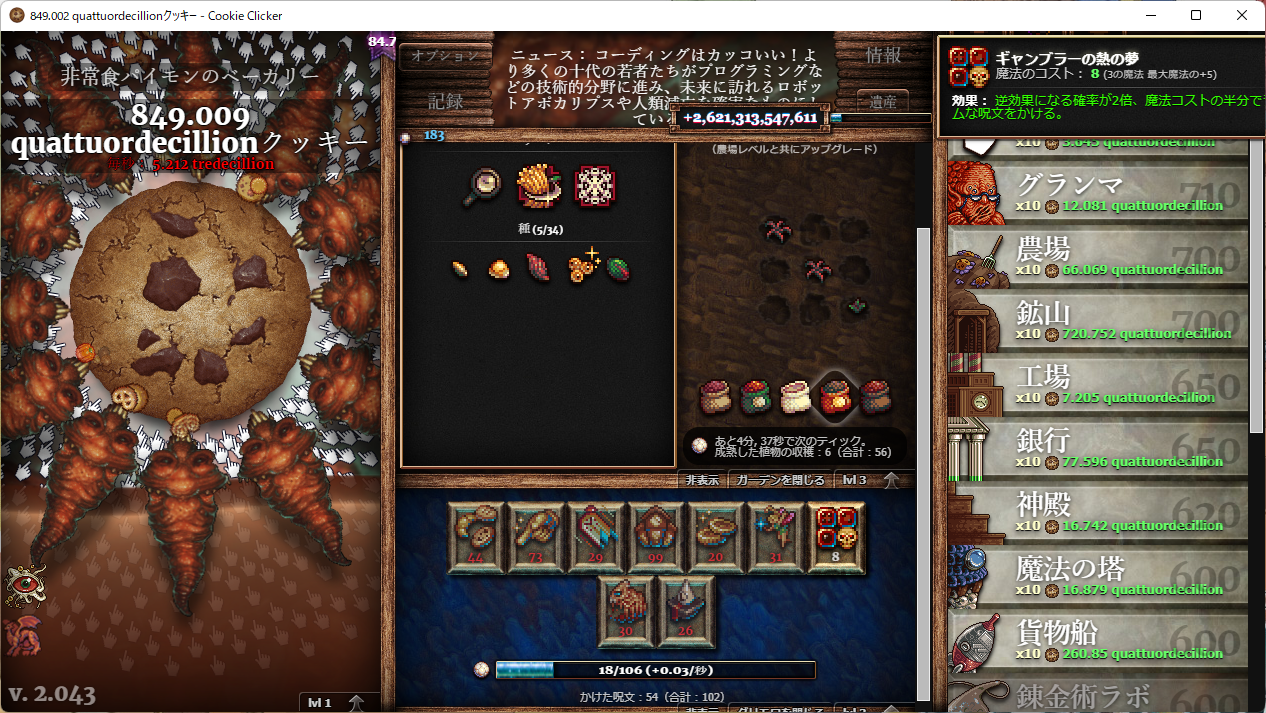
Task: Select the magnifying glass garden tool
Action: 483,188
